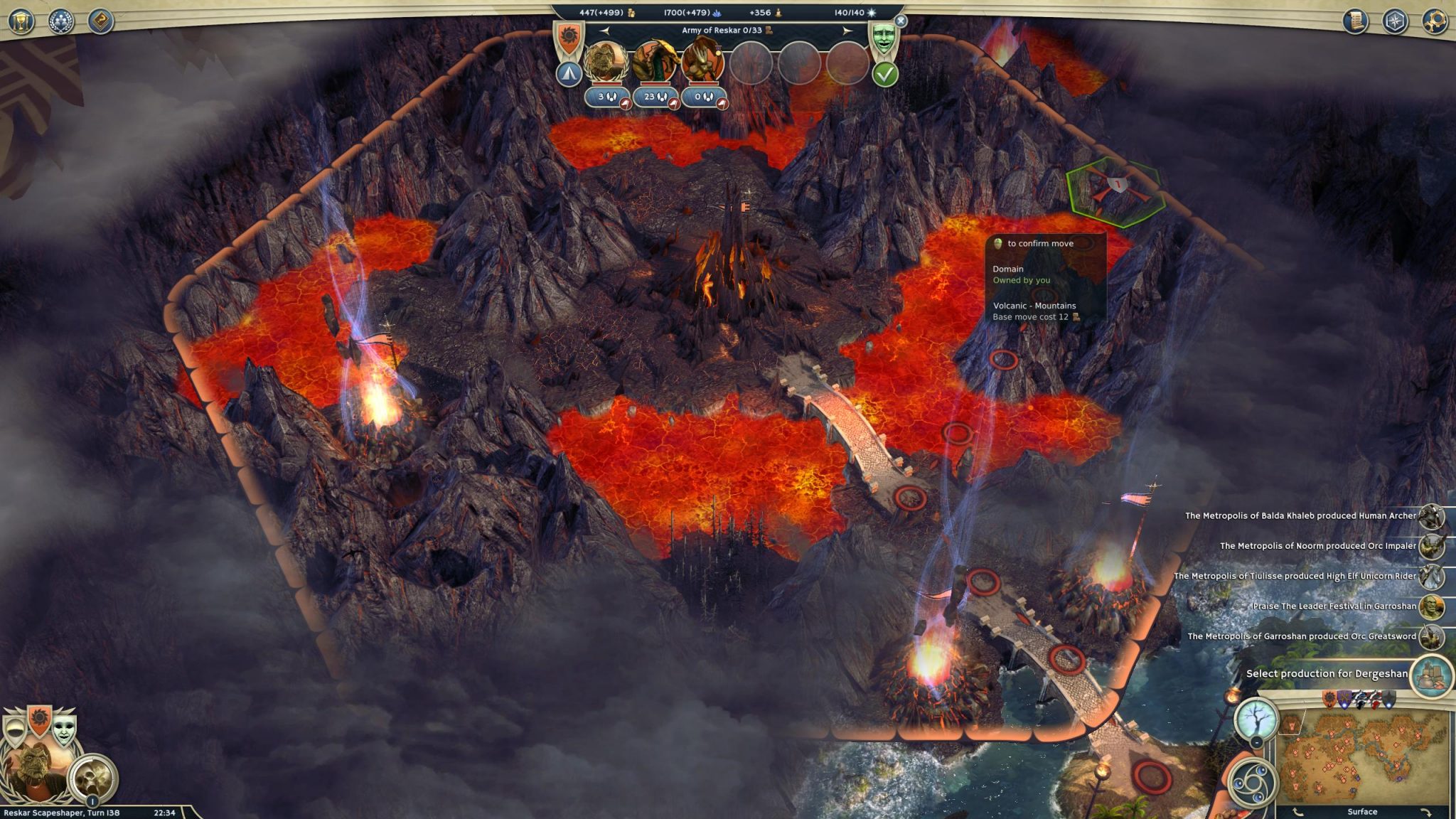Click the scroll icon in top-right
The width and height of the screenshot is (1456, 819).
1356,21
